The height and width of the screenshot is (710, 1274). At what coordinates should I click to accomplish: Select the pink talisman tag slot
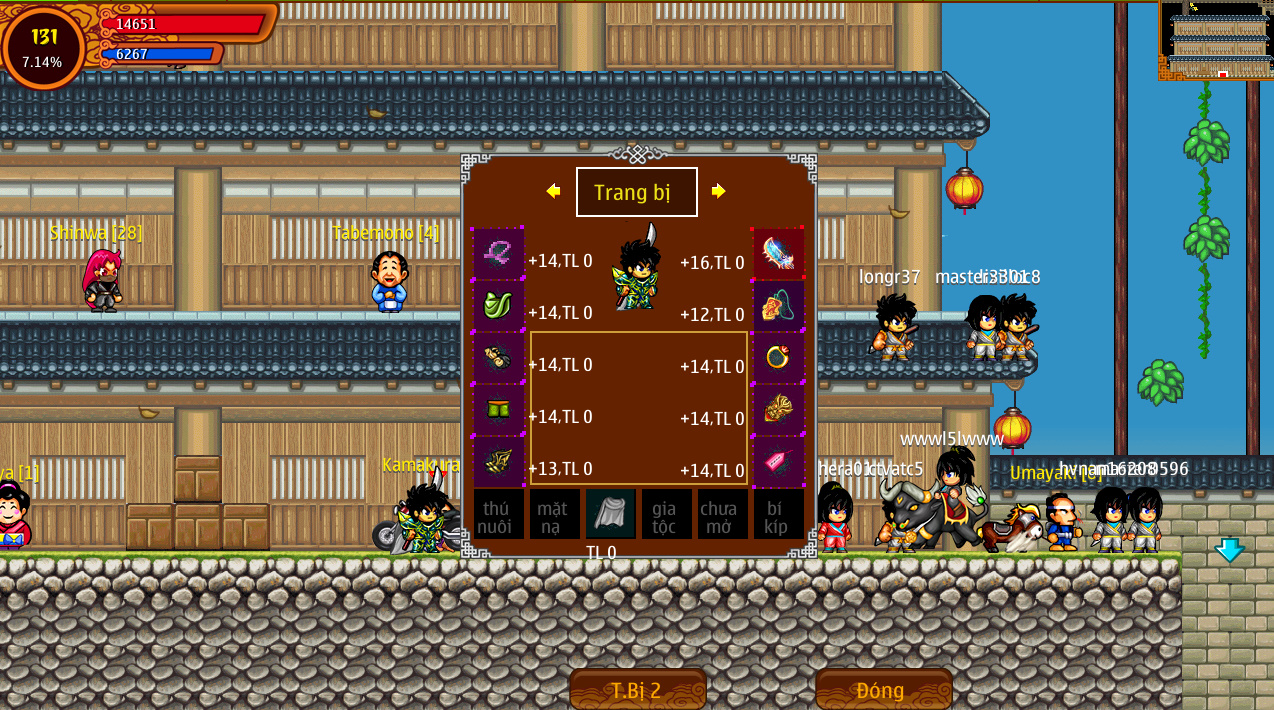pos(778,461)
